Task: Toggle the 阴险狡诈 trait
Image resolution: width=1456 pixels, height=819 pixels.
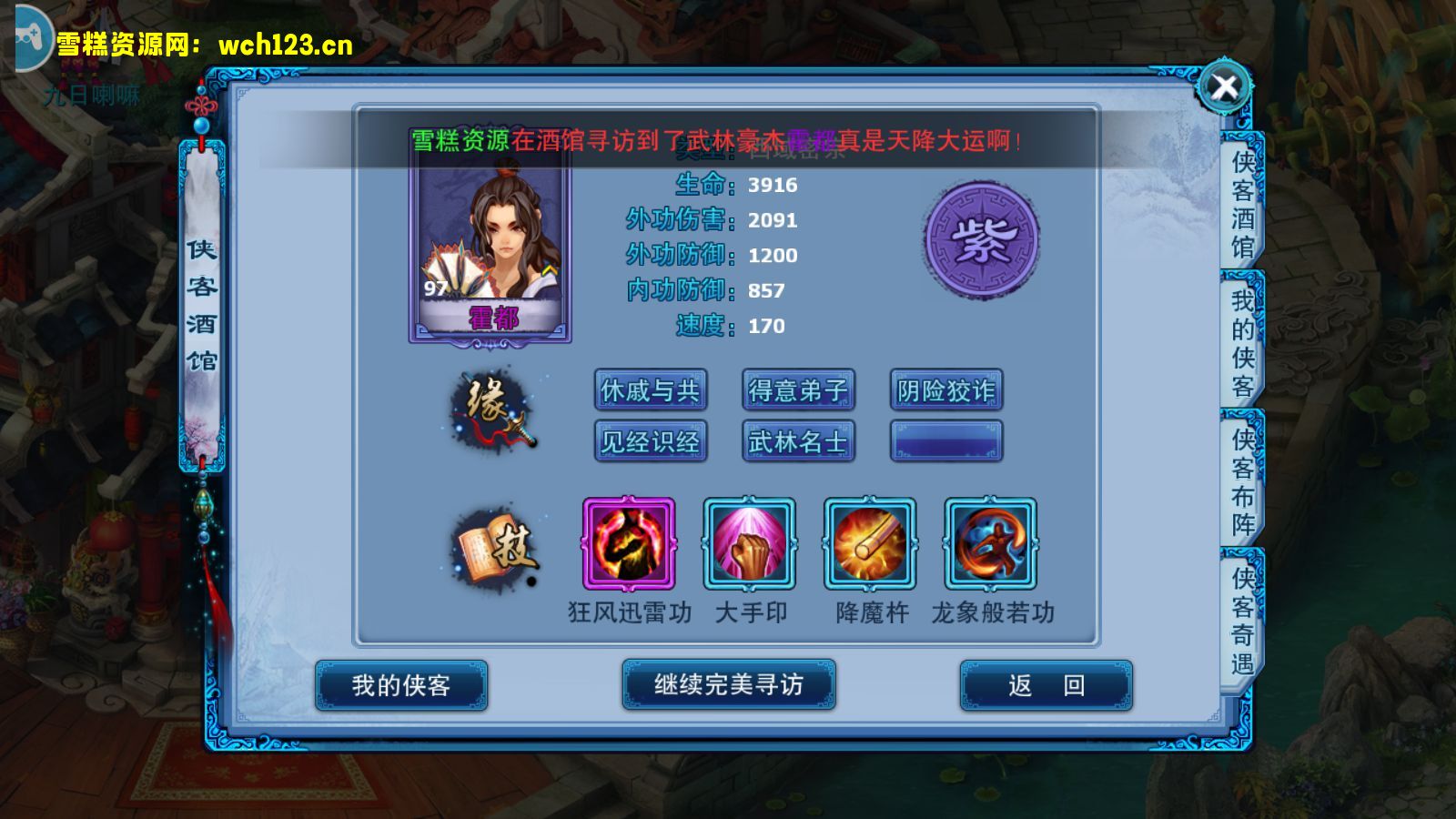Action: (945, 389)
